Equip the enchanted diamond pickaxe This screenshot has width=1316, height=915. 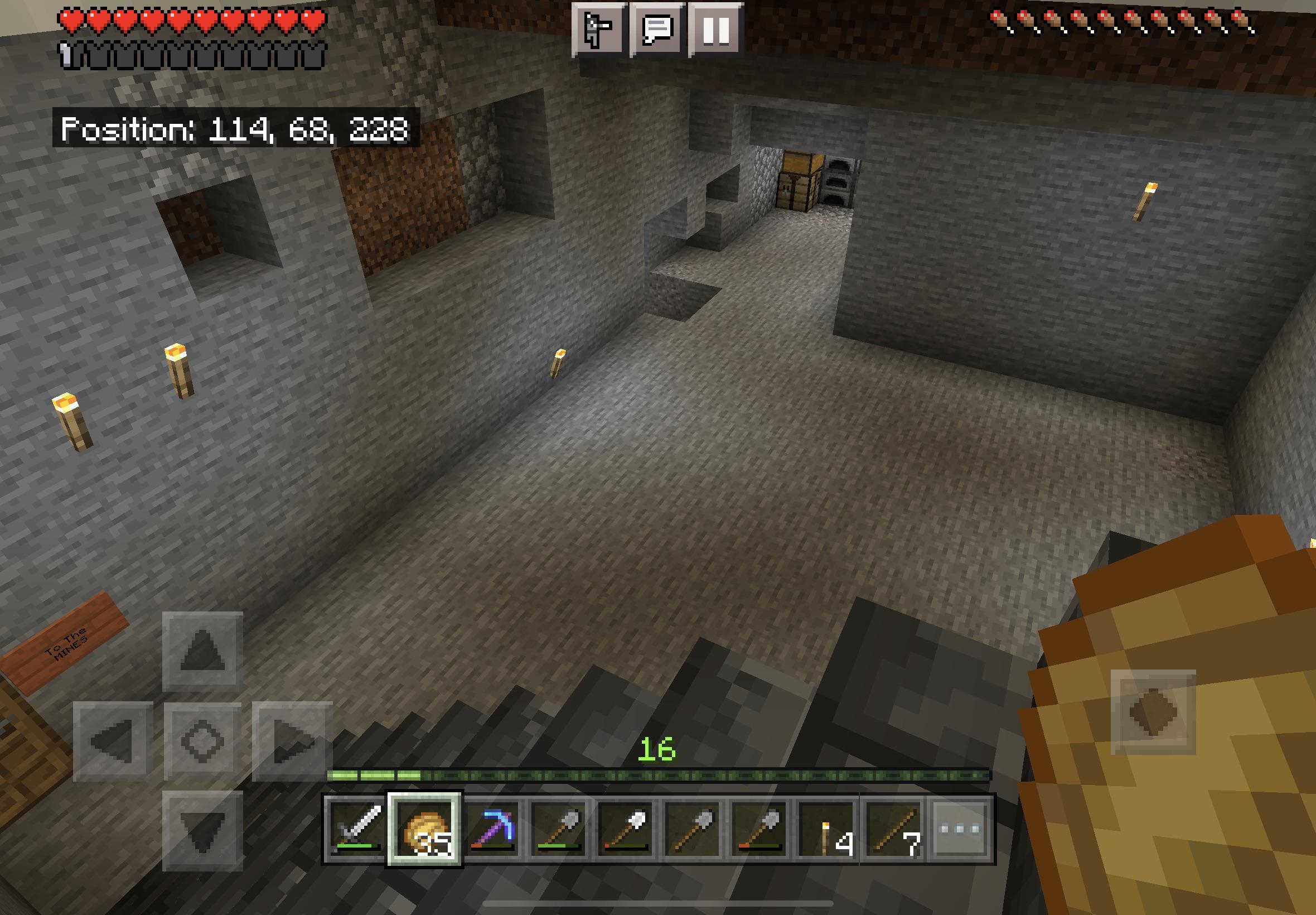(492, 829)
